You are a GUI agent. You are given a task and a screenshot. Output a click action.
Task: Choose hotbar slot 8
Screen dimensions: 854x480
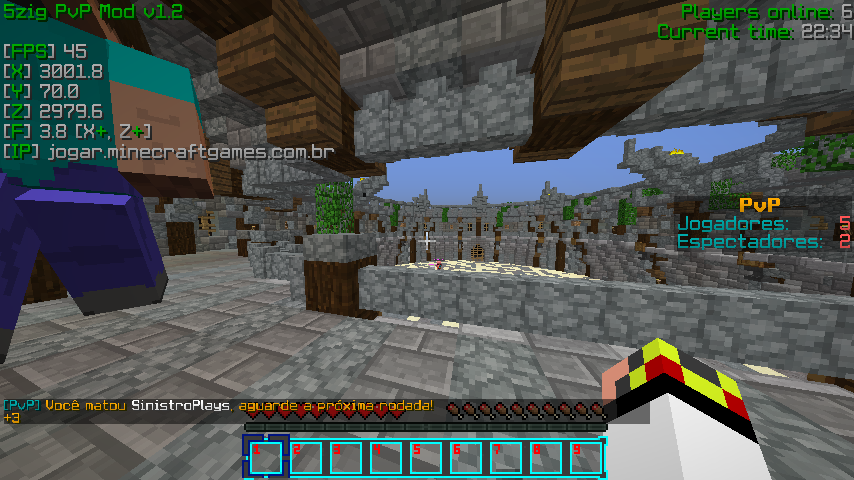point(545,457)
